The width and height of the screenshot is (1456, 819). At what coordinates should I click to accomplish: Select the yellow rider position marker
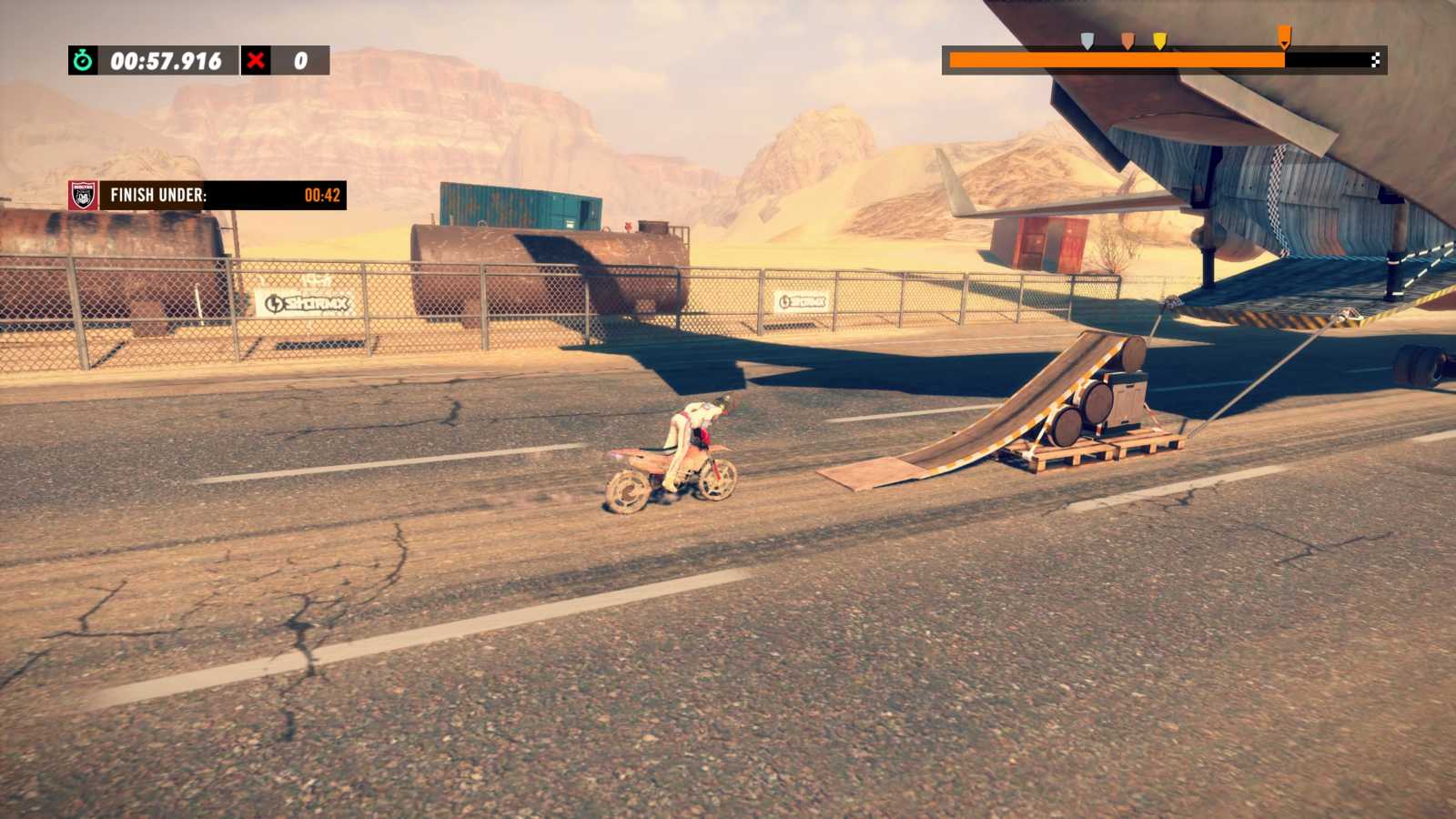(x=1158, y=40)
